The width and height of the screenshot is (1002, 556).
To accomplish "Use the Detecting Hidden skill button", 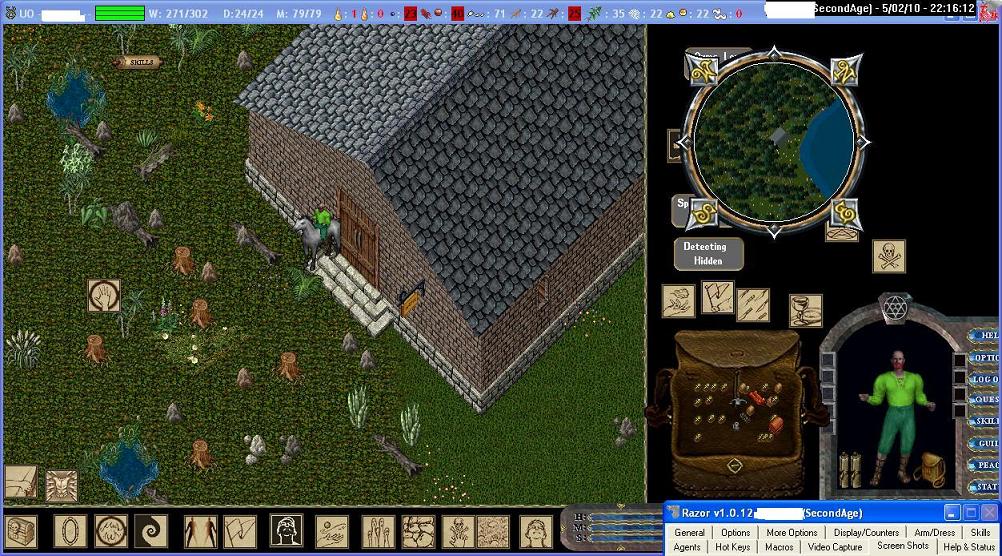I will coord(708,254).
